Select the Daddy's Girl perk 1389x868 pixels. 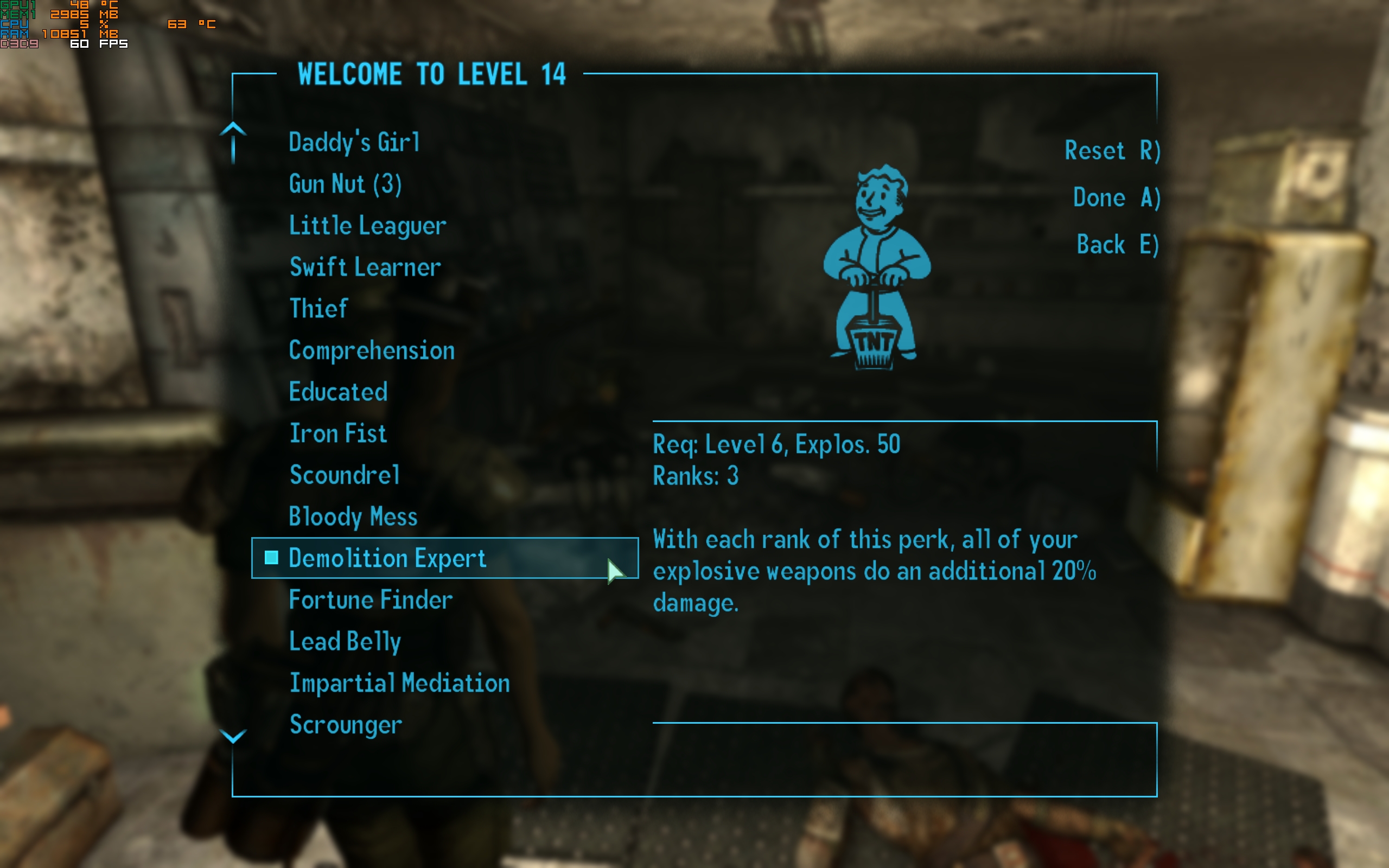[354, 142]
